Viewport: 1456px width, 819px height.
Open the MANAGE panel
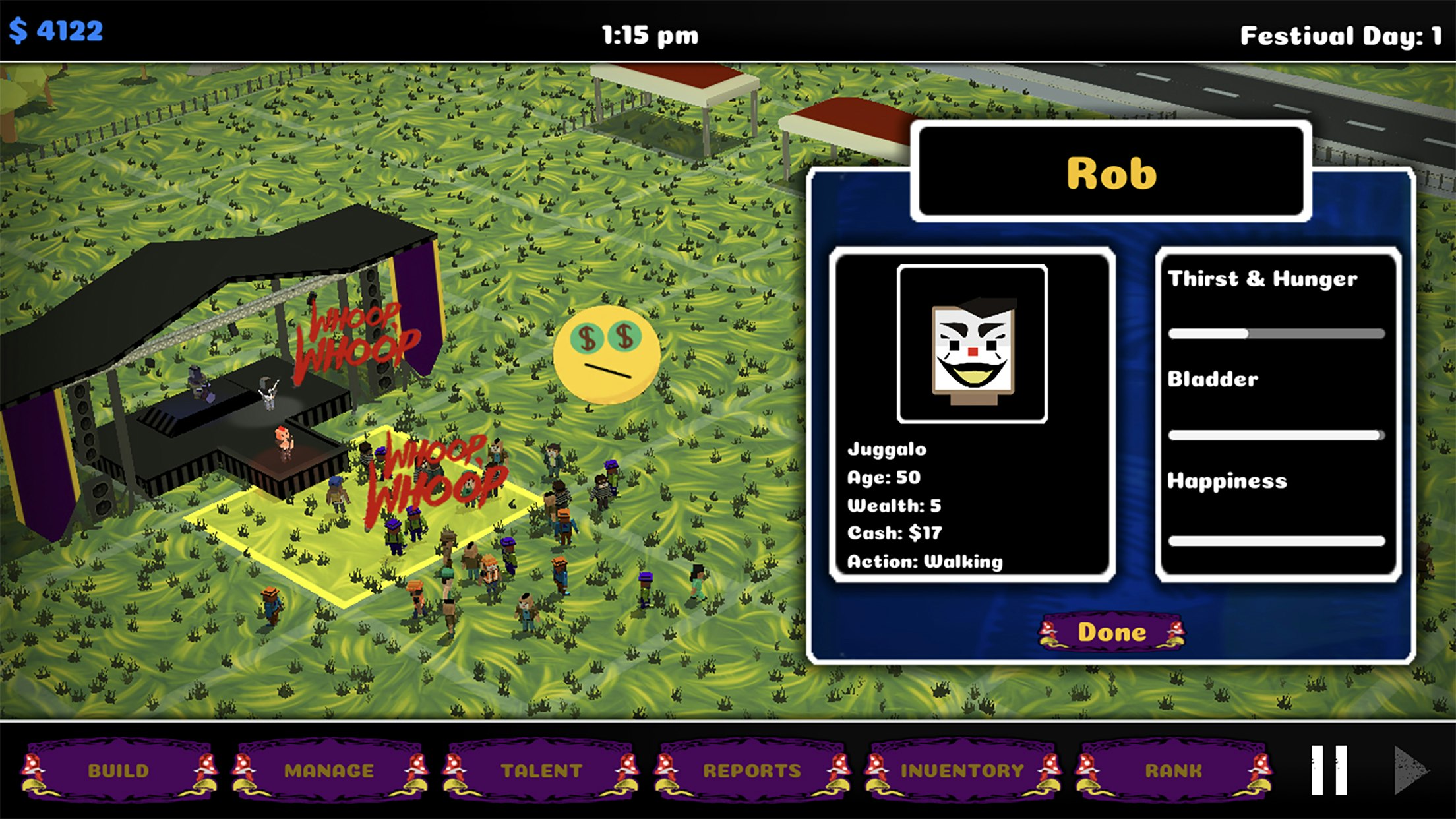330,770
